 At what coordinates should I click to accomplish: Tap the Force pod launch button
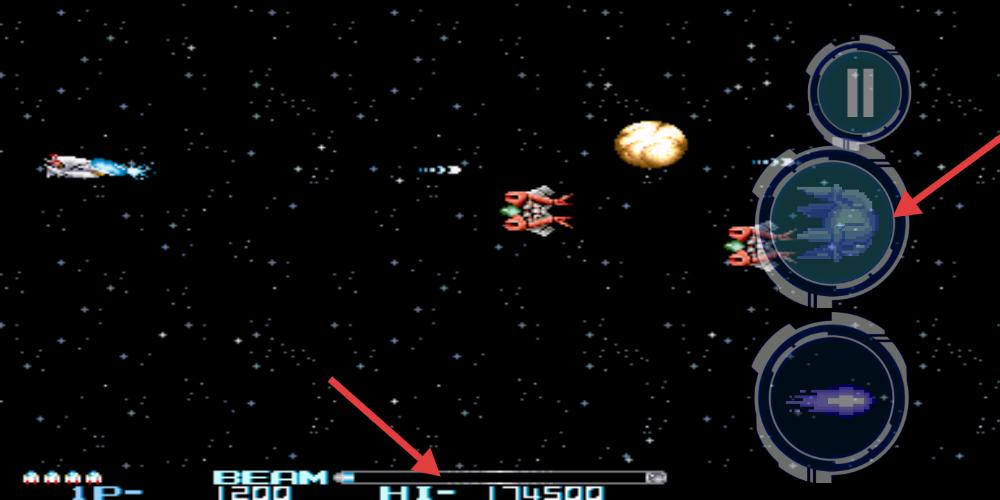833,223
